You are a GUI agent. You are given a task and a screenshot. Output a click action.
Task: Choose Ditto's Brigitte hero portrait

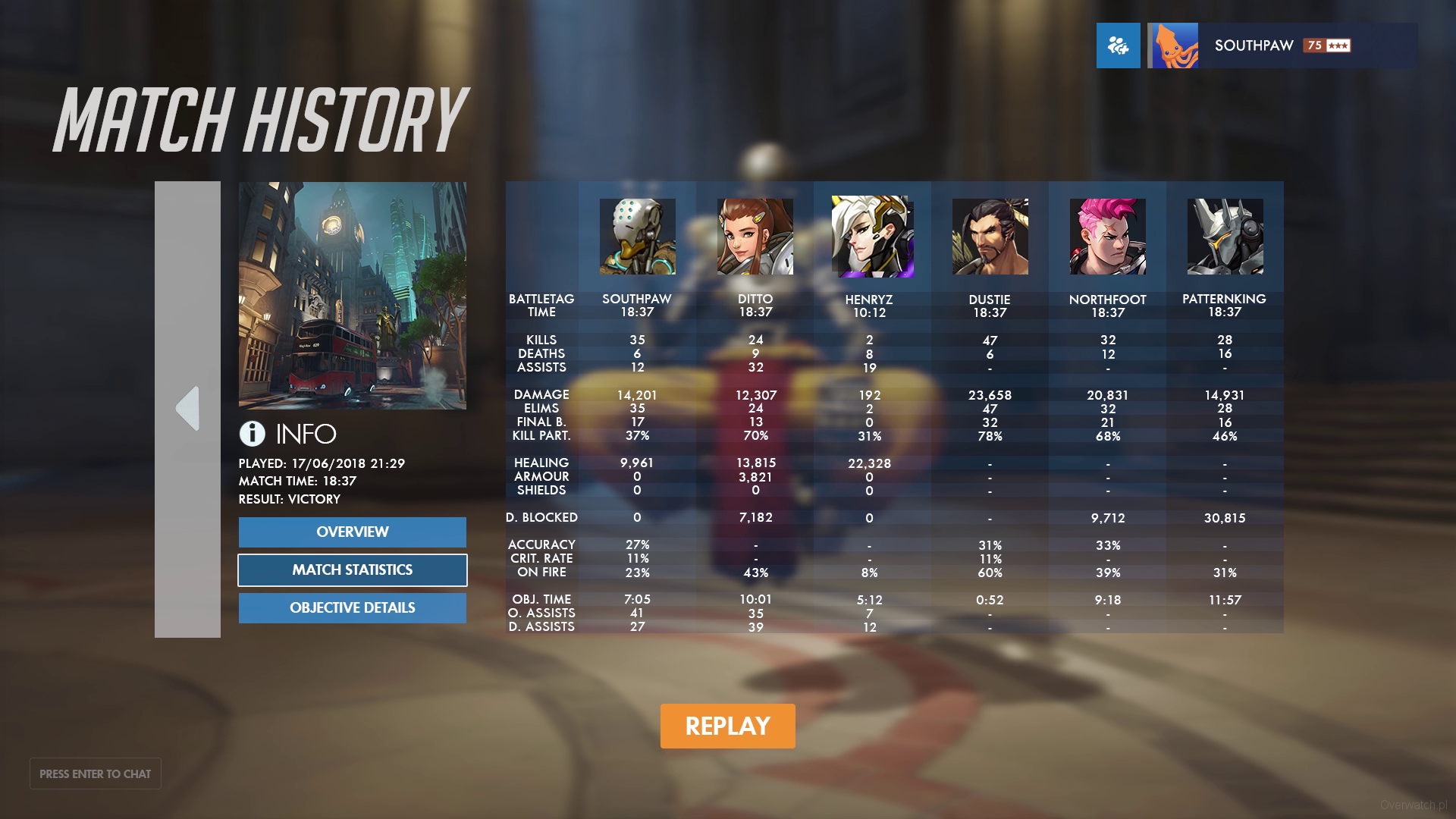(x=755, y=237)
